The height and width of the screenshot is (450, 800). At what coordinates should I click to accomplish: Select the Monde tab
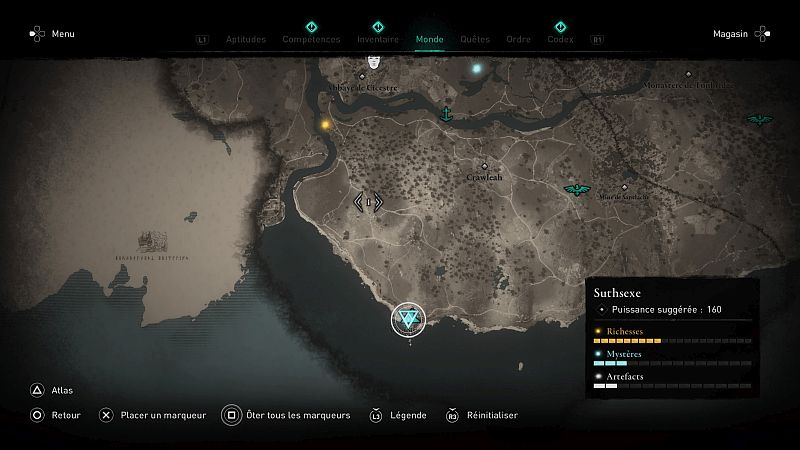pyautogui.click(x=429, y=40)
